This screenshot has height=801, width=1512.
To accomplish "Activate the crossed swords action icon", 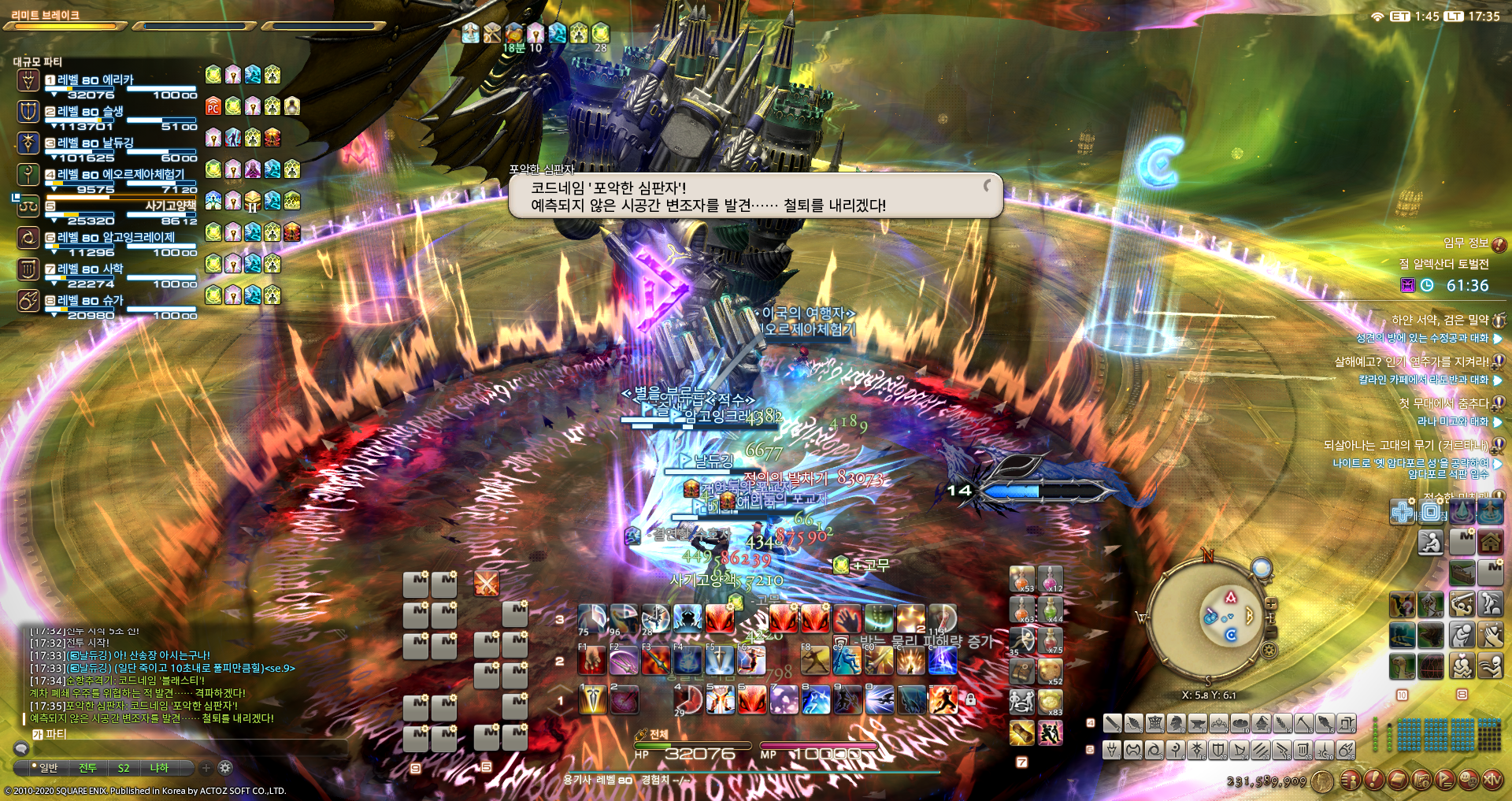I will [487, 584].
